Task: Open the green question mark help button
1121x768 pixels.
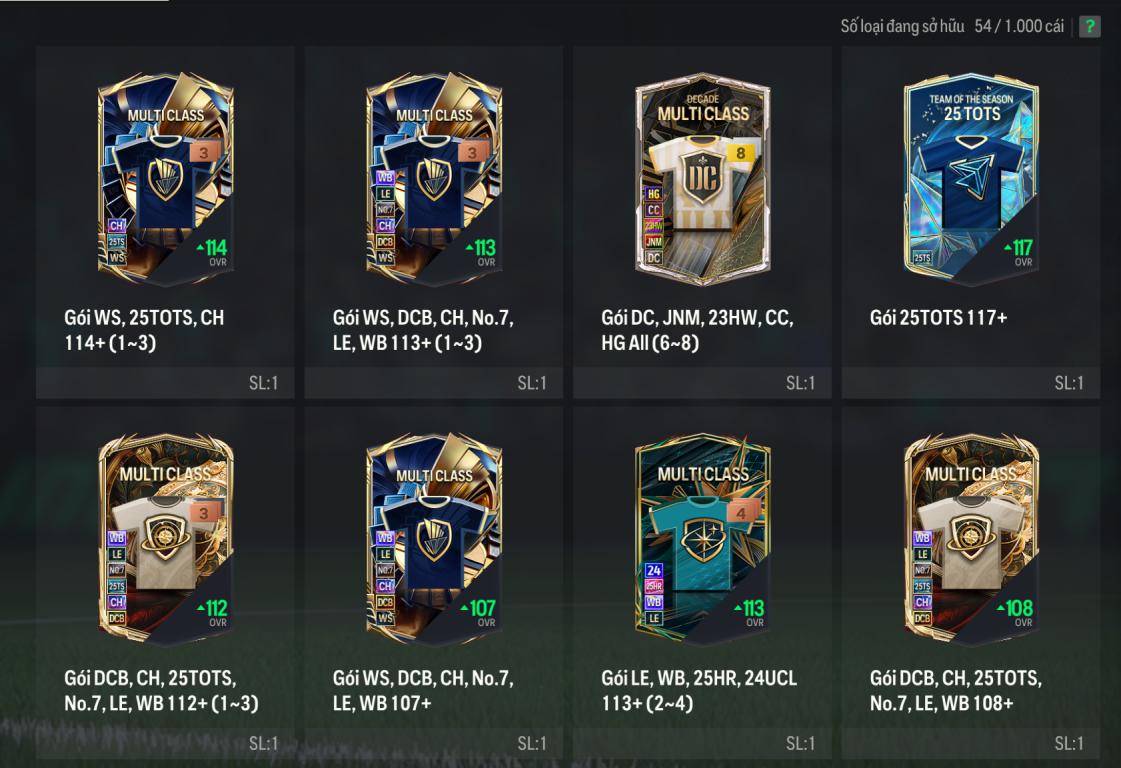Action: pos(1089,26)
